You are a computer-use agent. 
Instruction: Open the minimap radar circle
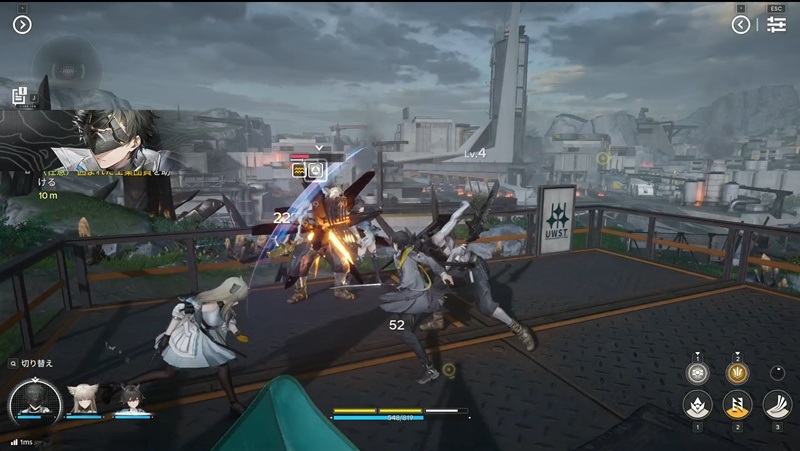[x=66, y=62]
